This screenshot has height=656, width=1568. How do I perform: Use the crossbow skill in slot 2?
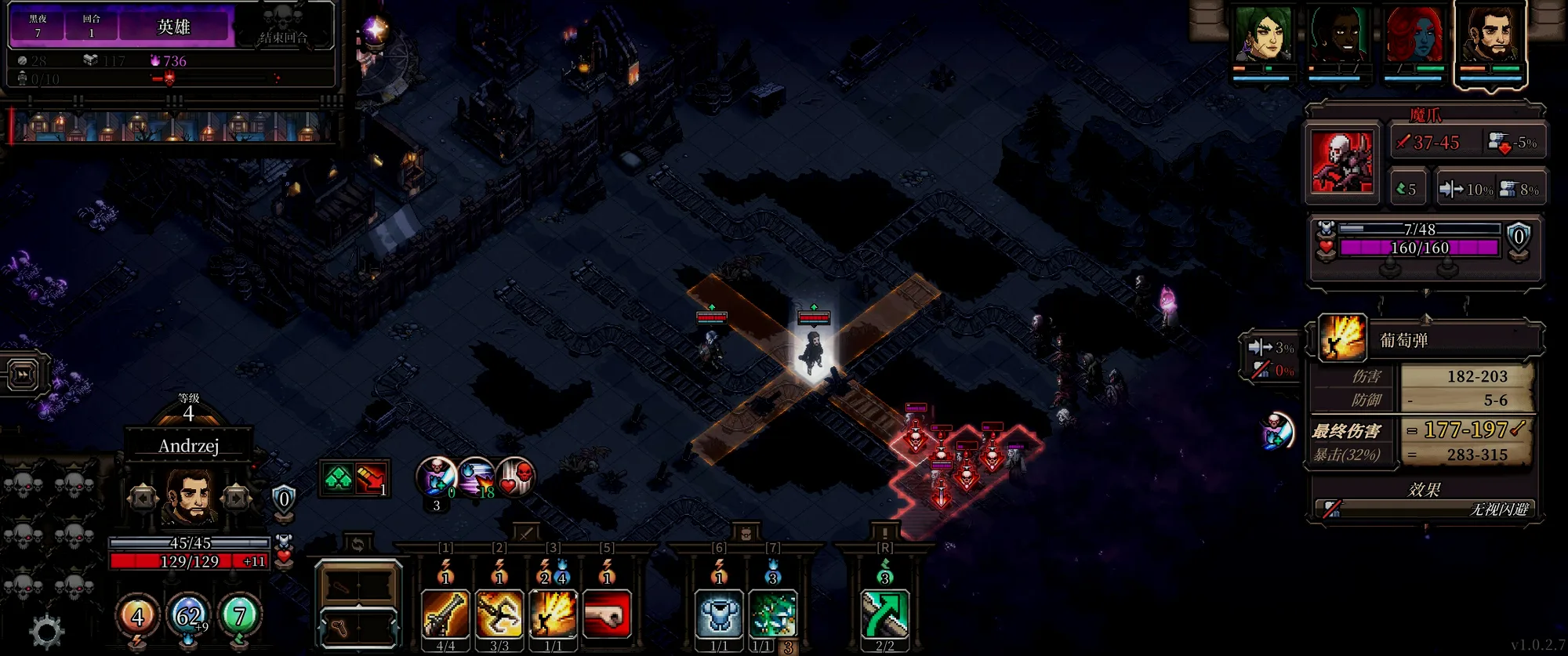(499, 614)
